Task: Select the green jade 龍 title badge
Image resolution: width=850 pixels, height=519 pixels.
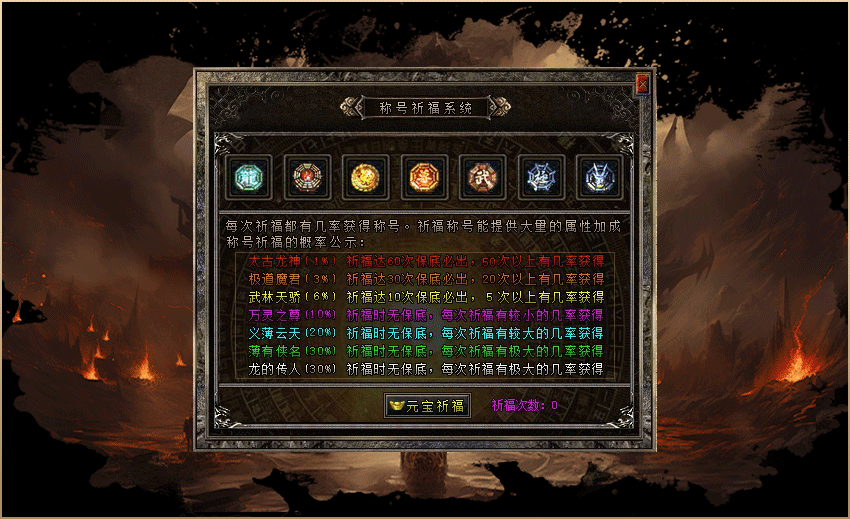Action: (246, 178)
